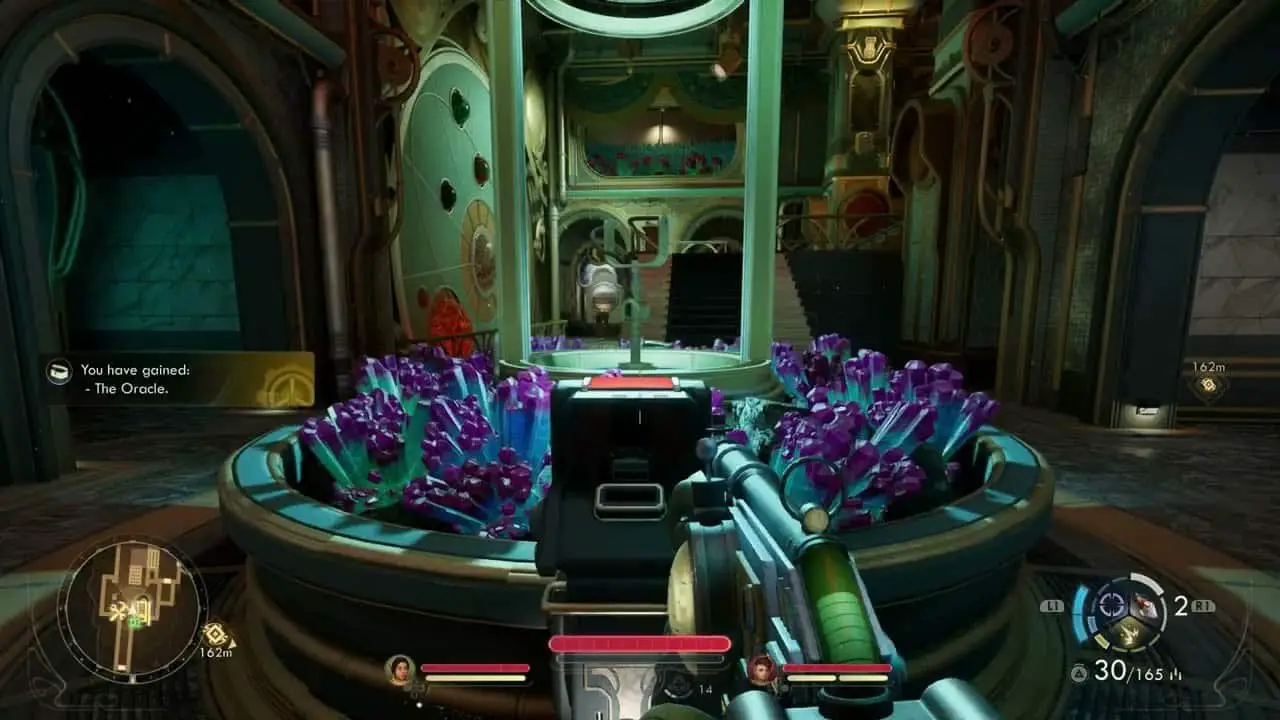
Task: Activate the crosshair ability wheel segment
Action: click(1109, 605)
